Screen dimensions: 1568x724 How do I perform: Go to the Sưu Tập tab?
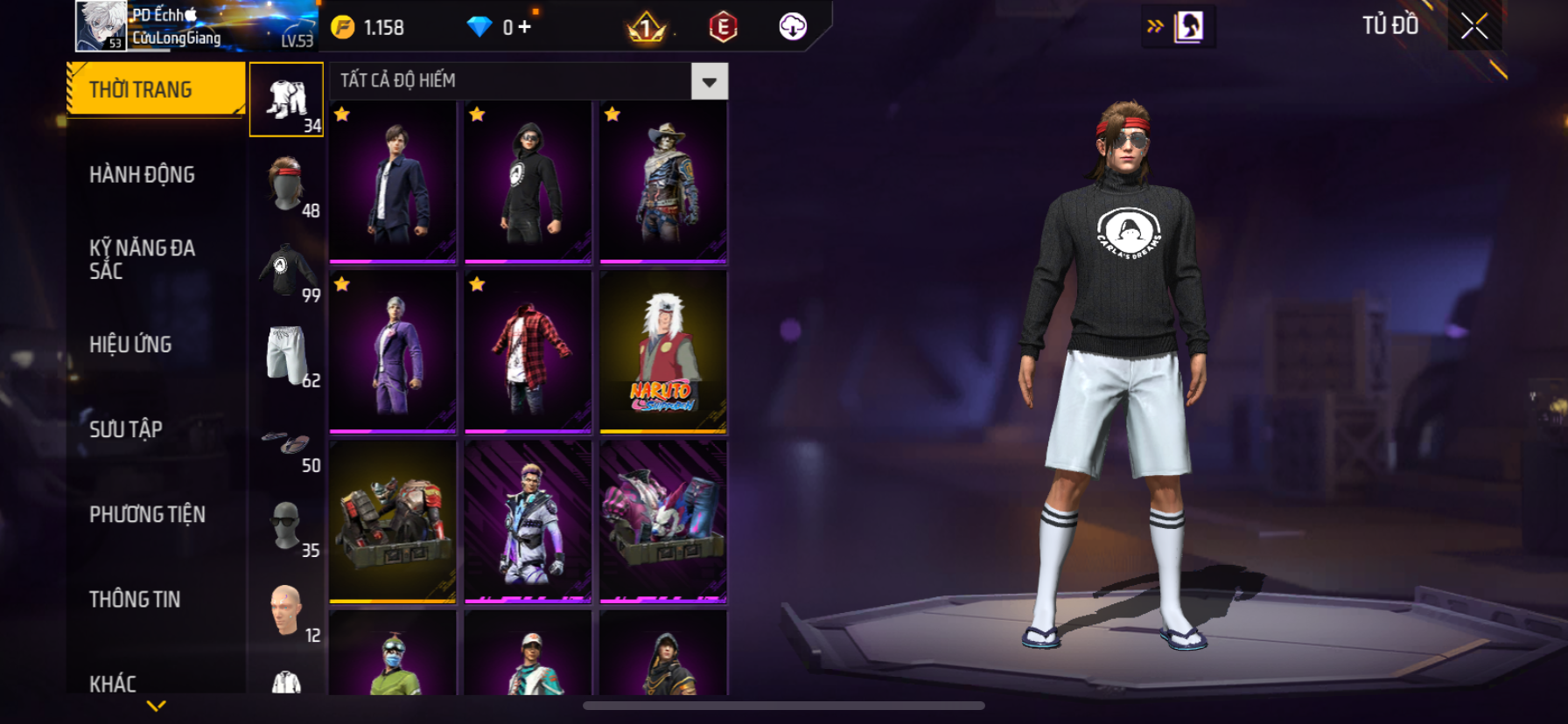click(x=126, y=429)
